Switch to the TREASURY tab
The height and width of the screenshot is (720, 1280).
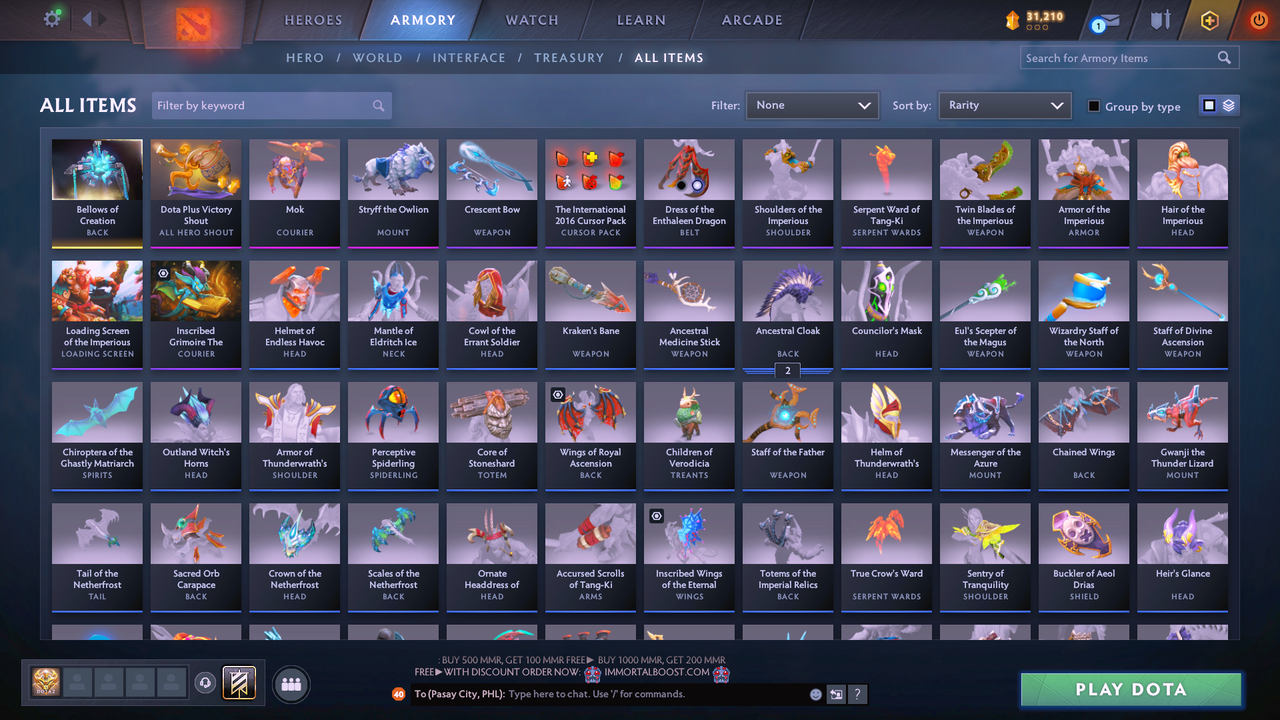(x=569, y=58)
